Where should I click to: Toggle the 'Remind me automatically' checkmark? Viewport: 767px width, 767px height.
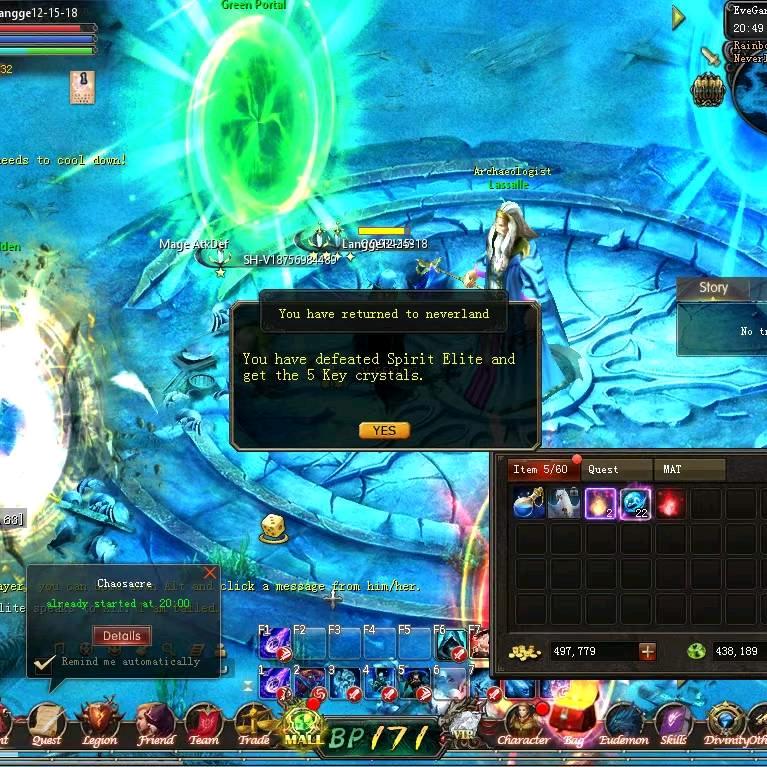click(x=44, y=661)
